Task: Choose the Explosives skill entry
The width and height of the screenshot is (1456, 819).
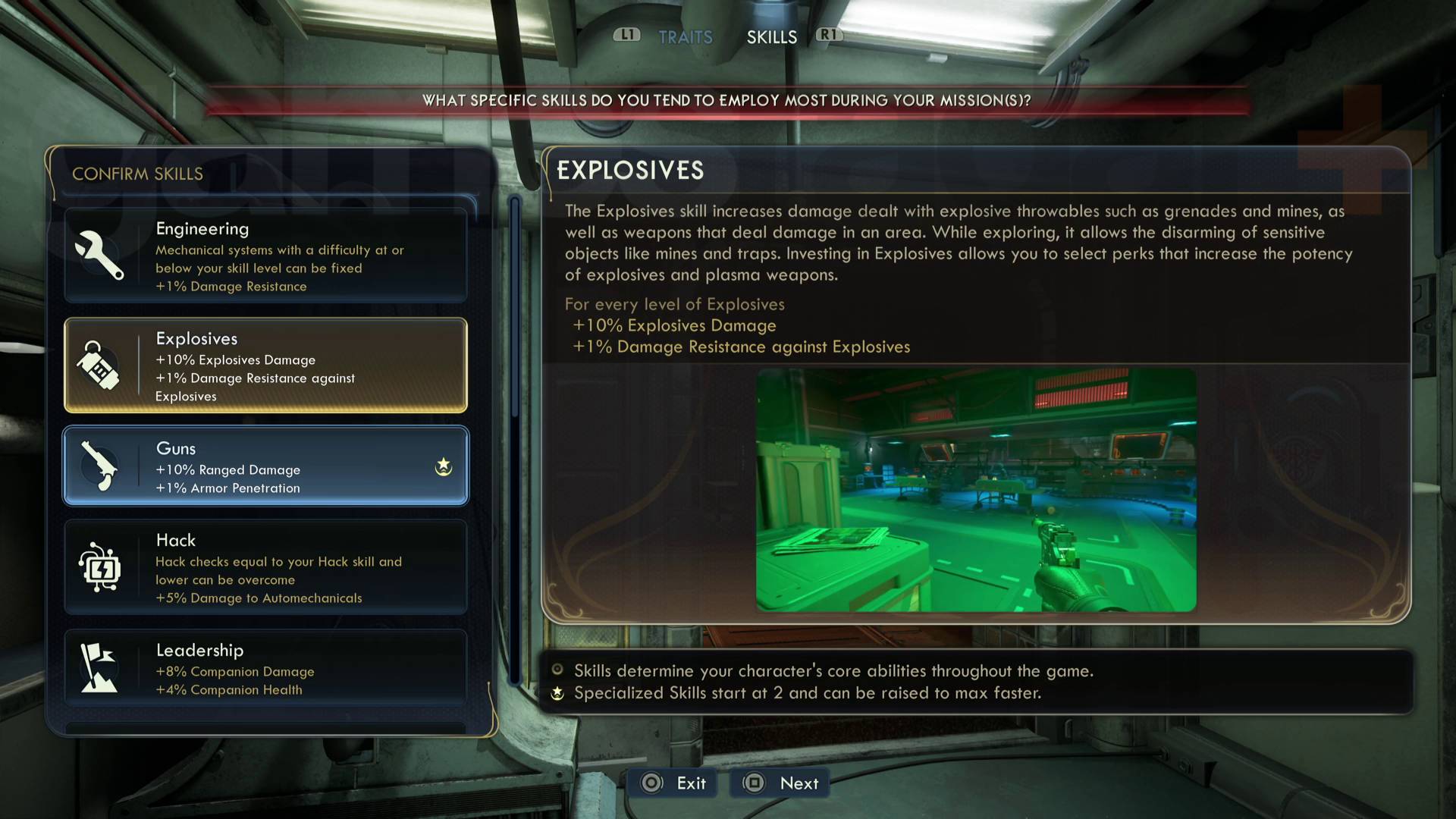Action: tap(265, 366)
